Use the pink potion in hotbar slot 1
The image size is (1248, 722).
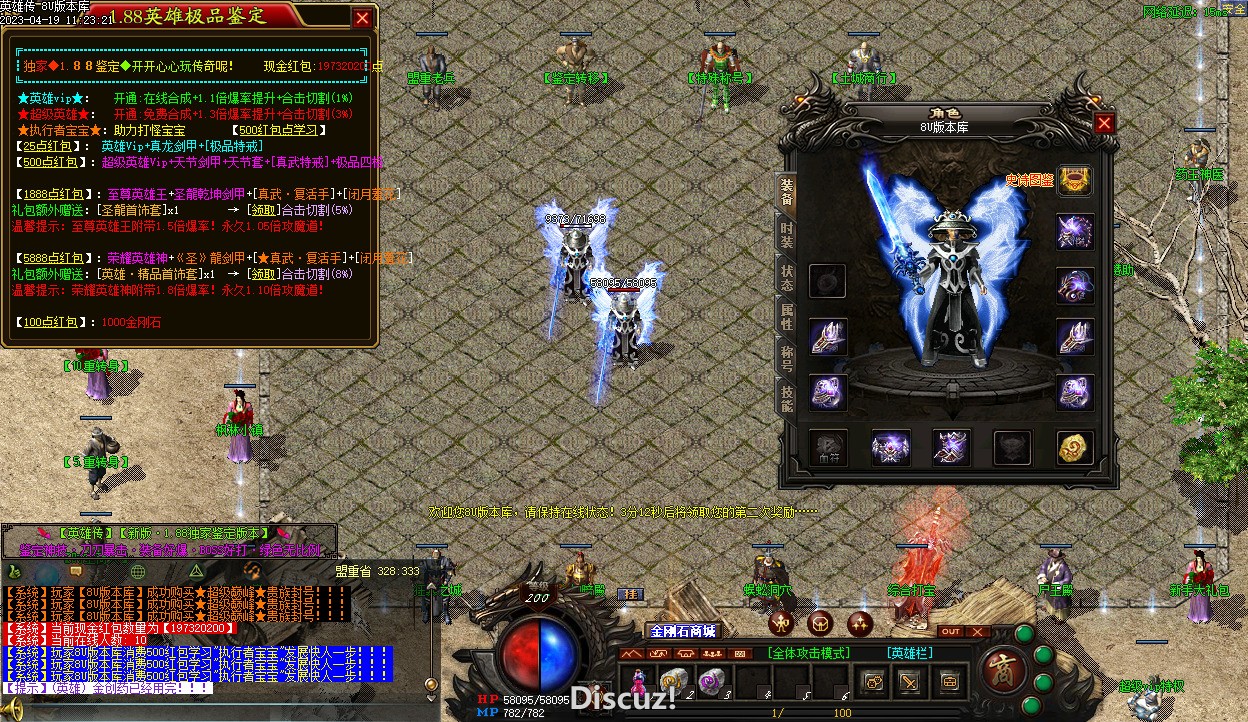point(637,681)
